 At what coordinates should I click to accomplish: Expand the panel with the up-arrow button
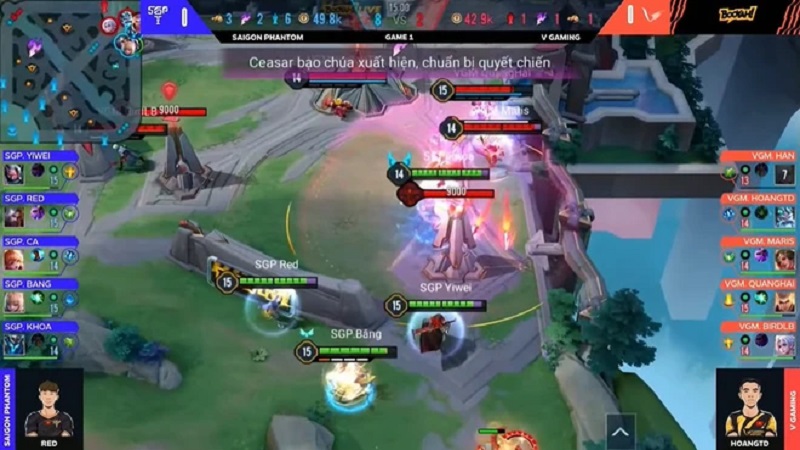tap(619, 432)
